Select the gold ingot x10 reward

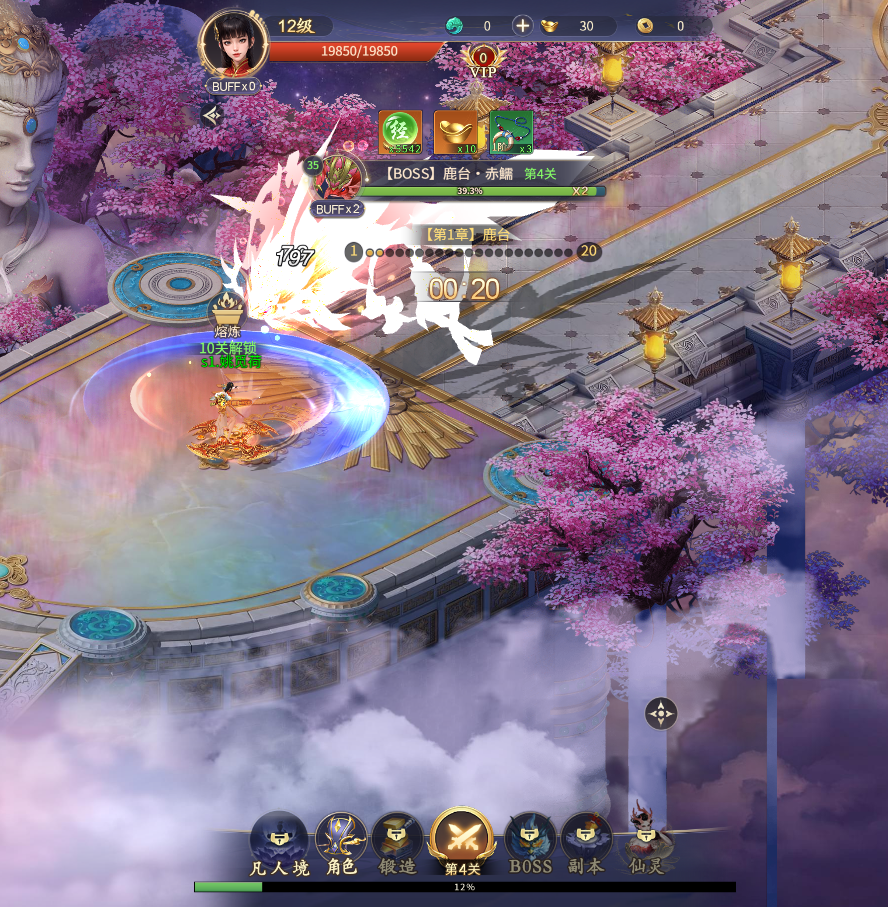[455, 132]
